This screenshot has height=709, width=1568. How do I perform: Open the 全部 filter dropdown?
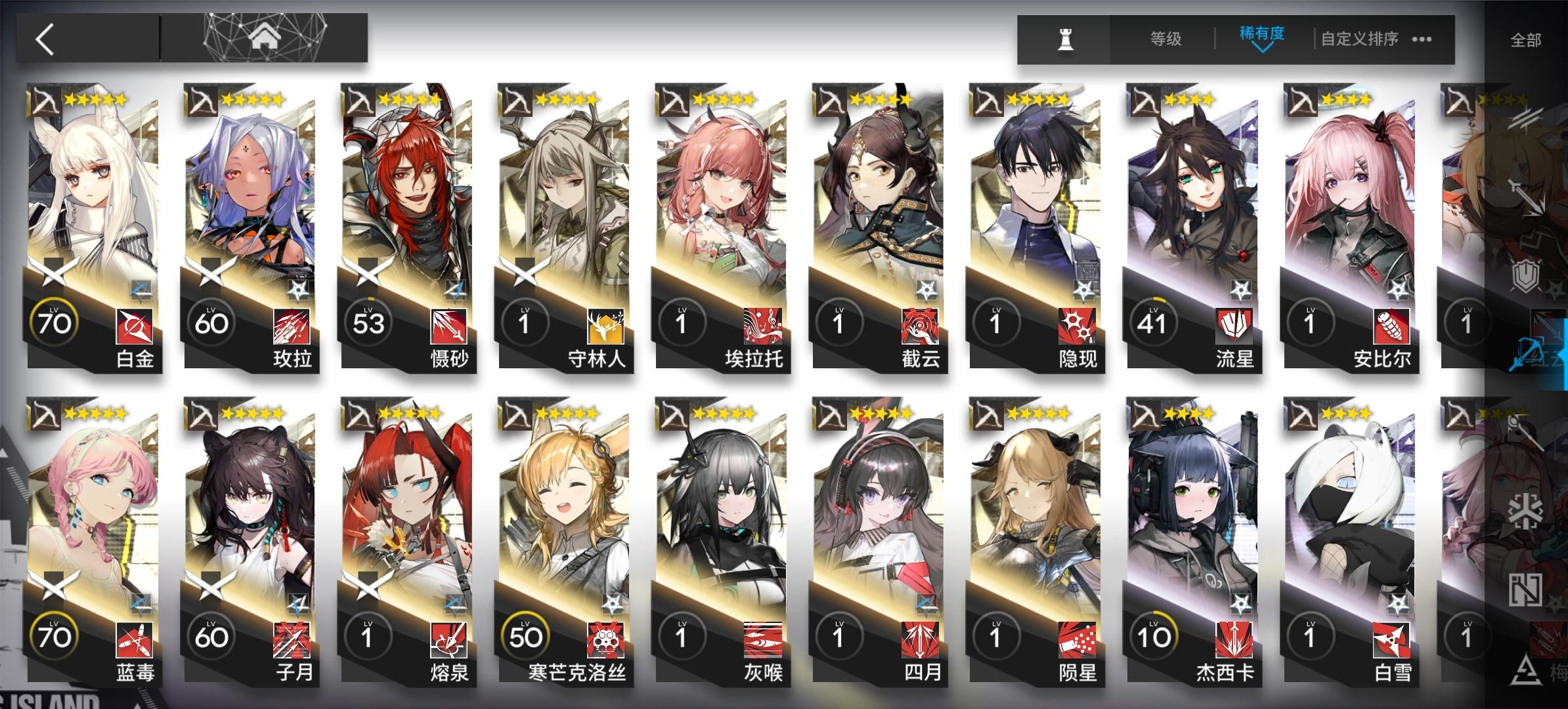pos(1526,39)
